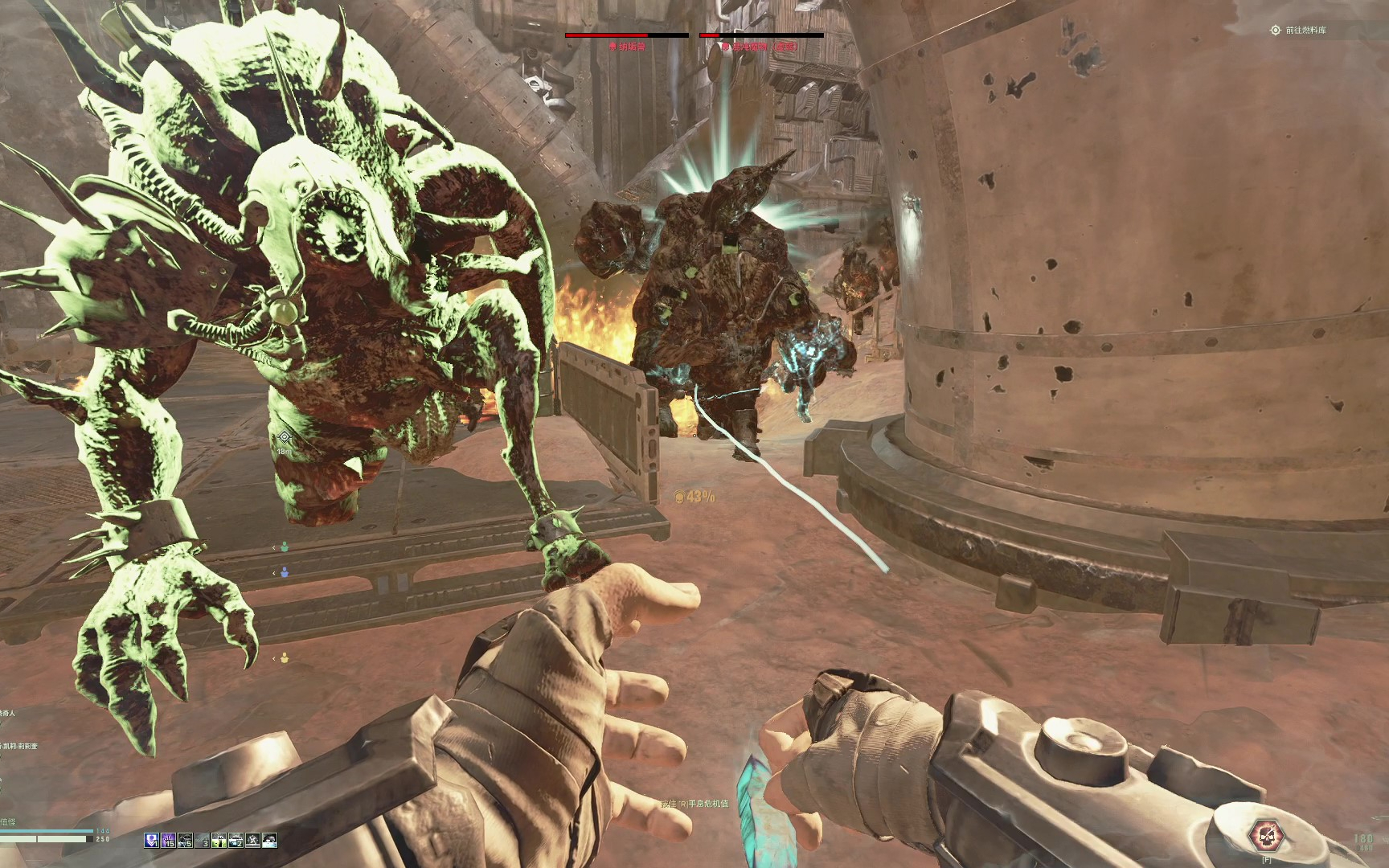The width and height of the screenshot is (1389, 868).
Task: Select the purple buff icon showing 15
Action: [168, 841]
